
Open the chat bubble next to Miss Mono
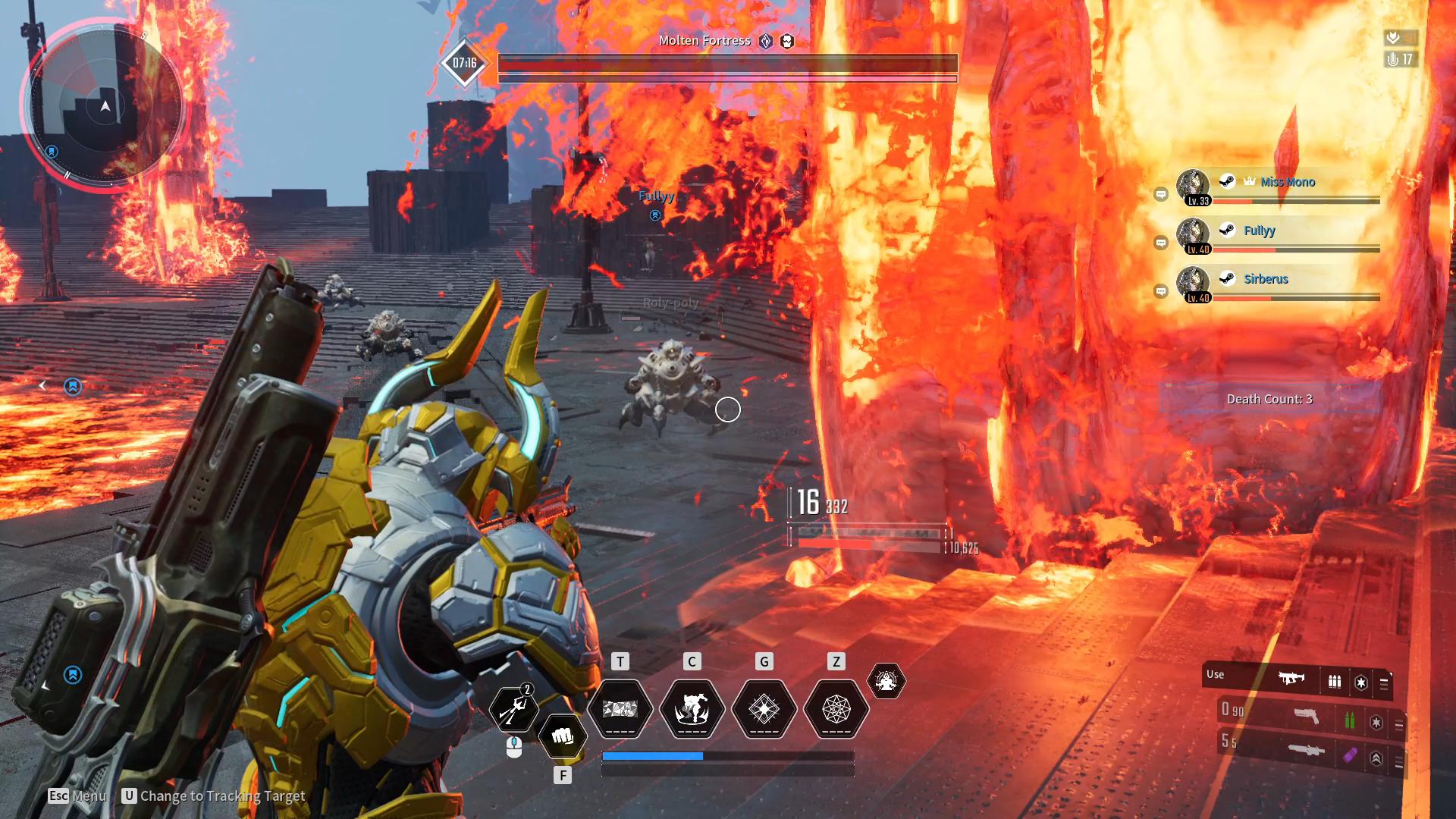tap(1160, 195)
